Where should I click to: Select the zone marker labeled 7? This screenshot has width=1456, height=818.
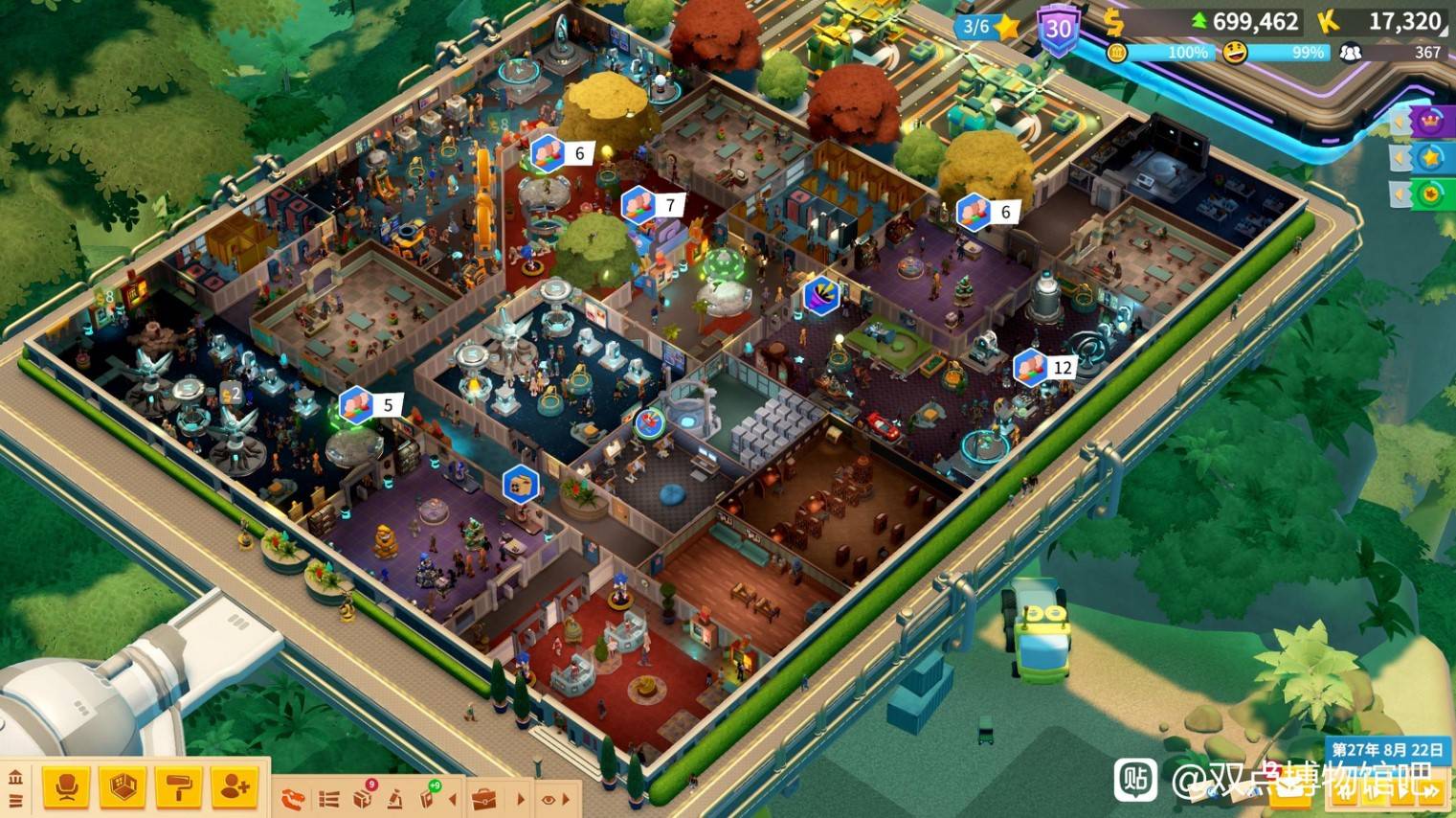(x=653, y=204)
